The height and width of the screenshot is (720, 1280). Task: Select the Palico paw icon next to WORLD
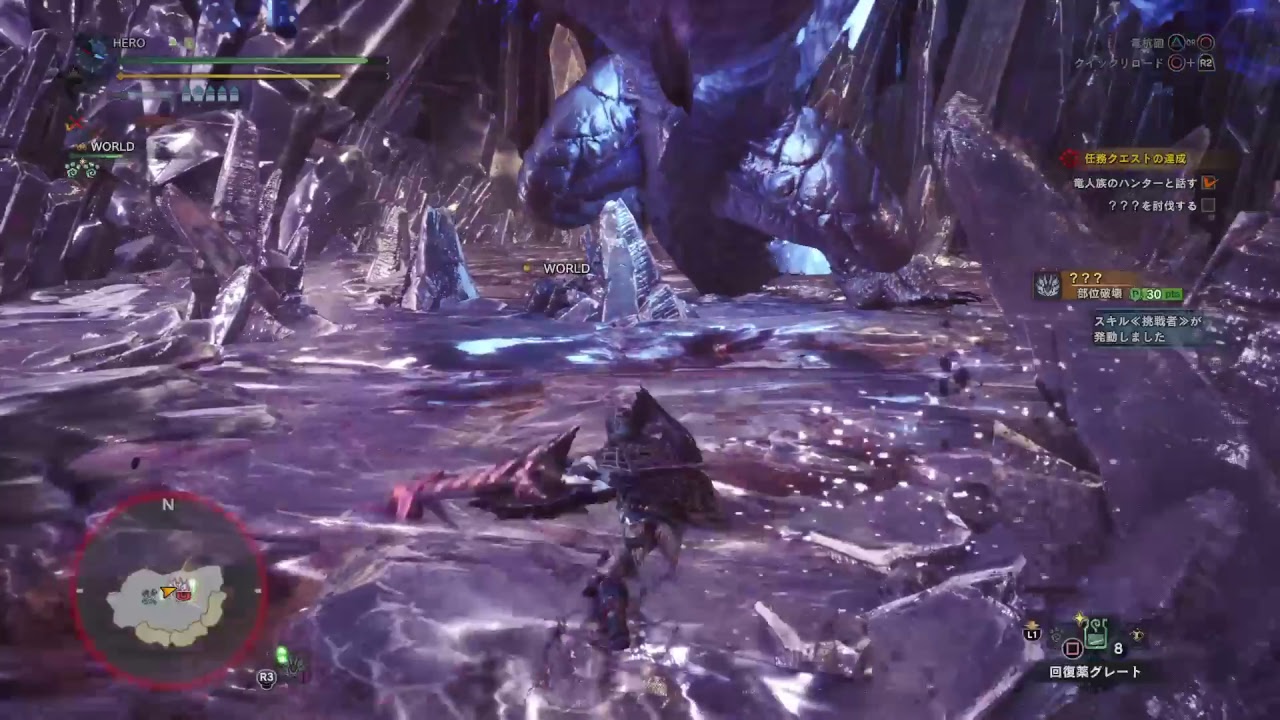[x=82, y=147]
